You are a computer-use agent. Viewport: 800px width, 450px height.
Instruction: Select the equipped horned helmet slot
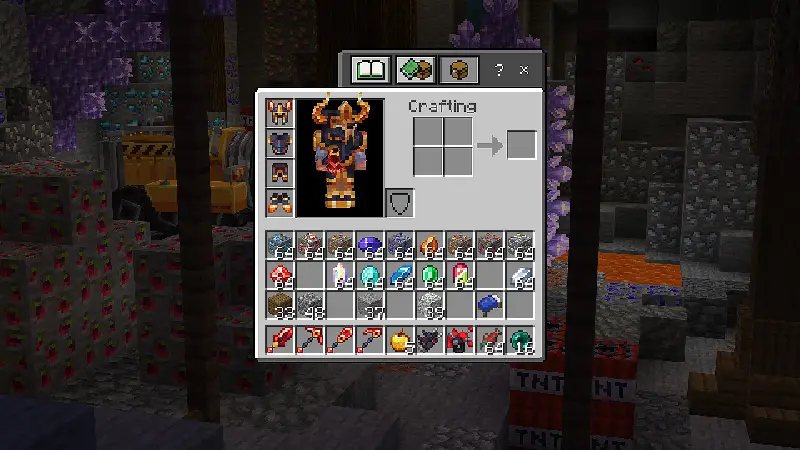(278, 113)
